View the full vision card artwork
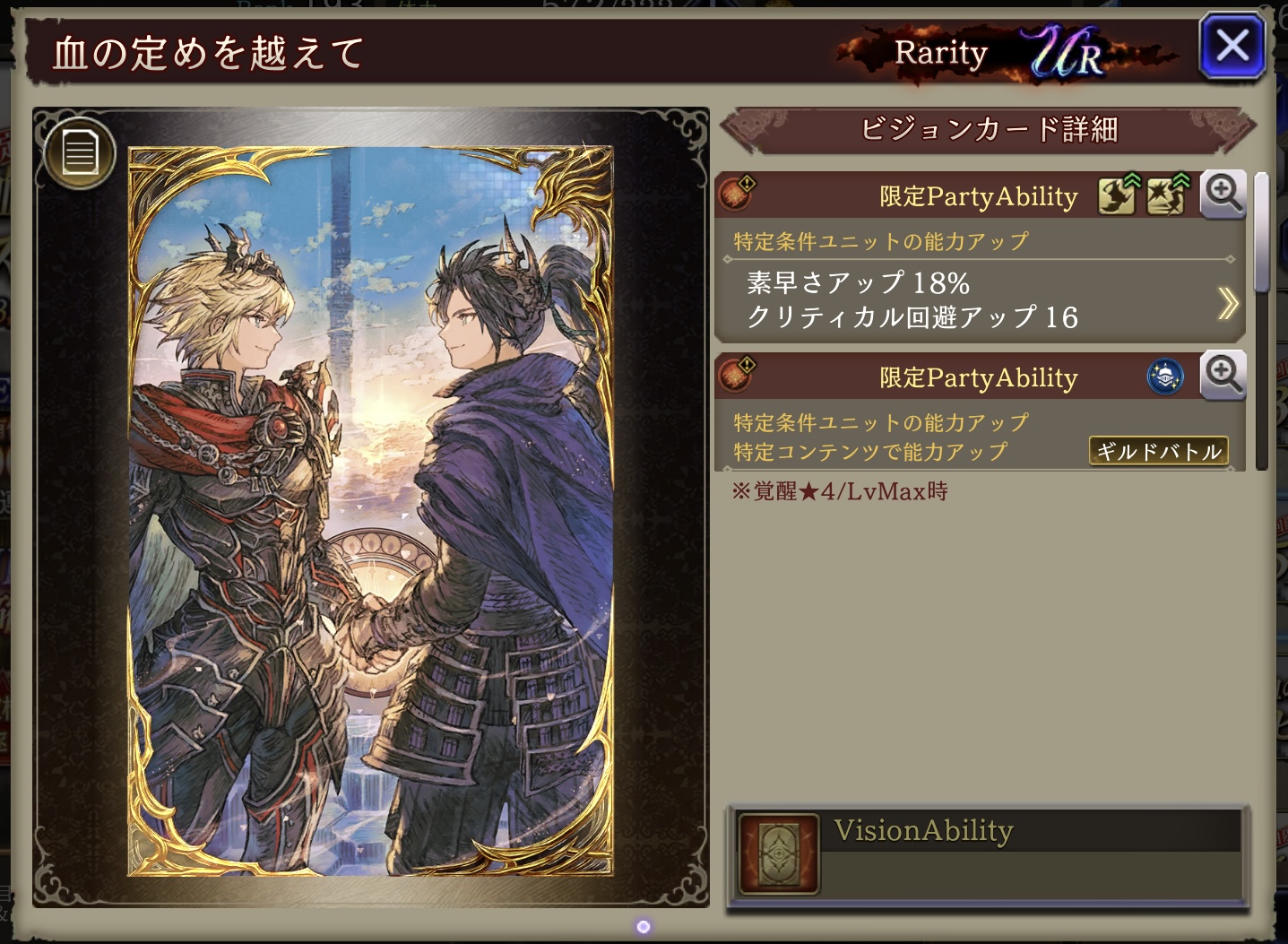 [370, 511]
